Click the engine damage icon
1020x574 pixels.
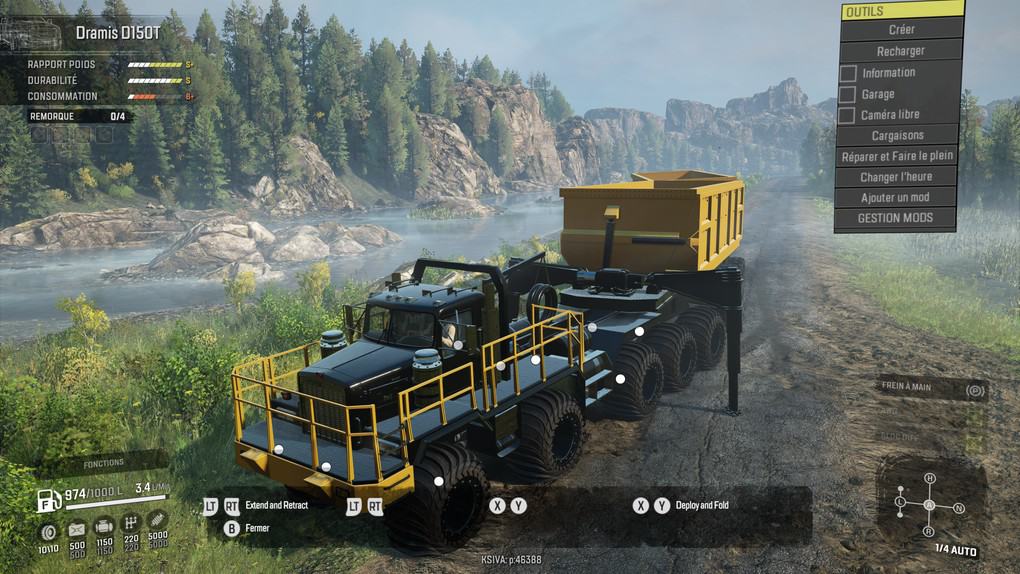coord(103,527)
